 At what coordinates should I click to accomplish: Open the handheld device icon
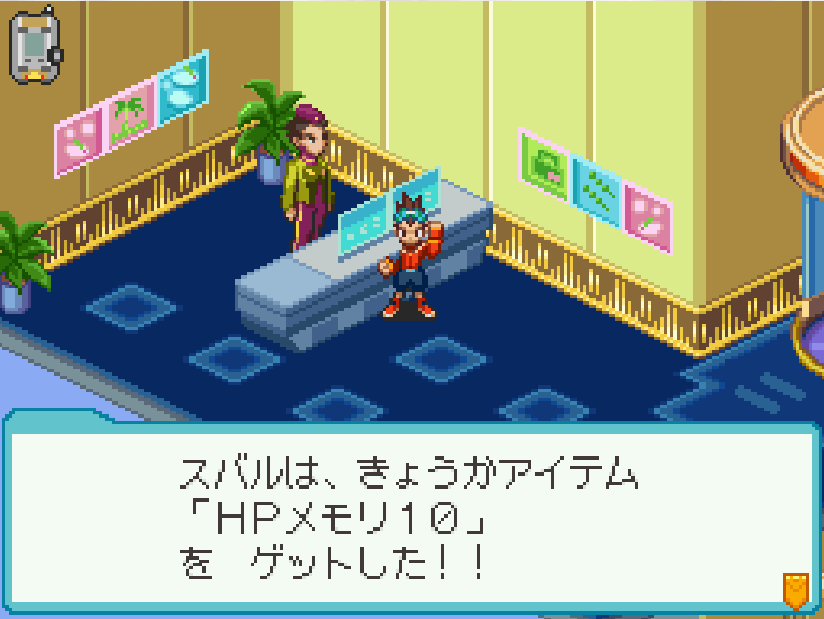[x=36, y=46]
